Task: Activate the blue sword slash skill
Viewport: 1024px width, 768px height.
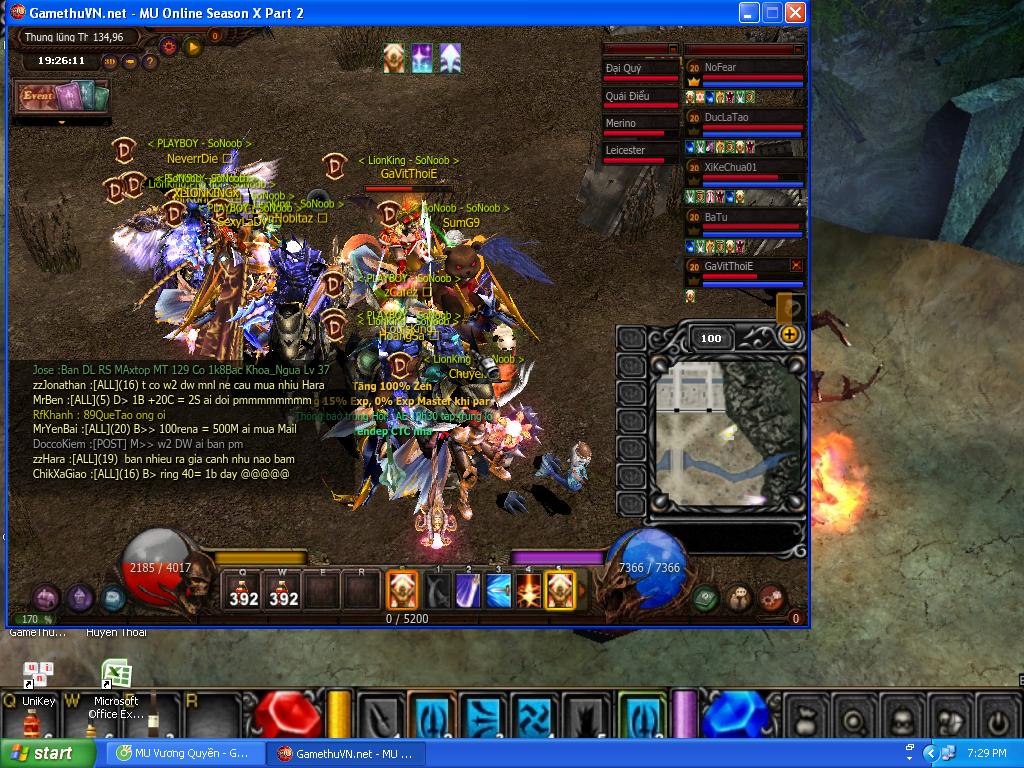Action: click(499, 592)
